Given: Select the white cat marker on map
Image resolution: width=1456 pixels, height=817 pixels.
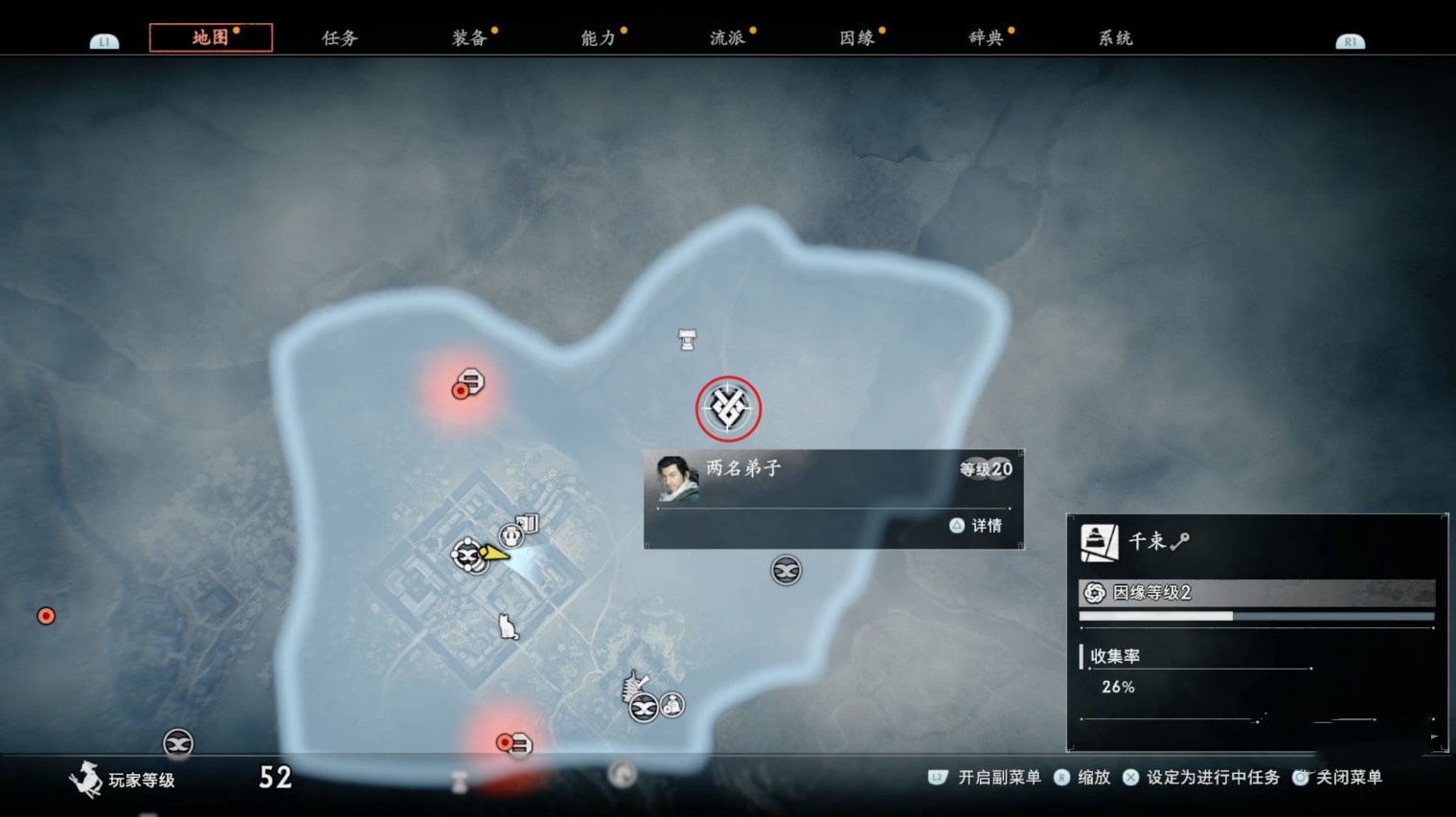Looking at the screenshot, I should [x=508, y=627].
